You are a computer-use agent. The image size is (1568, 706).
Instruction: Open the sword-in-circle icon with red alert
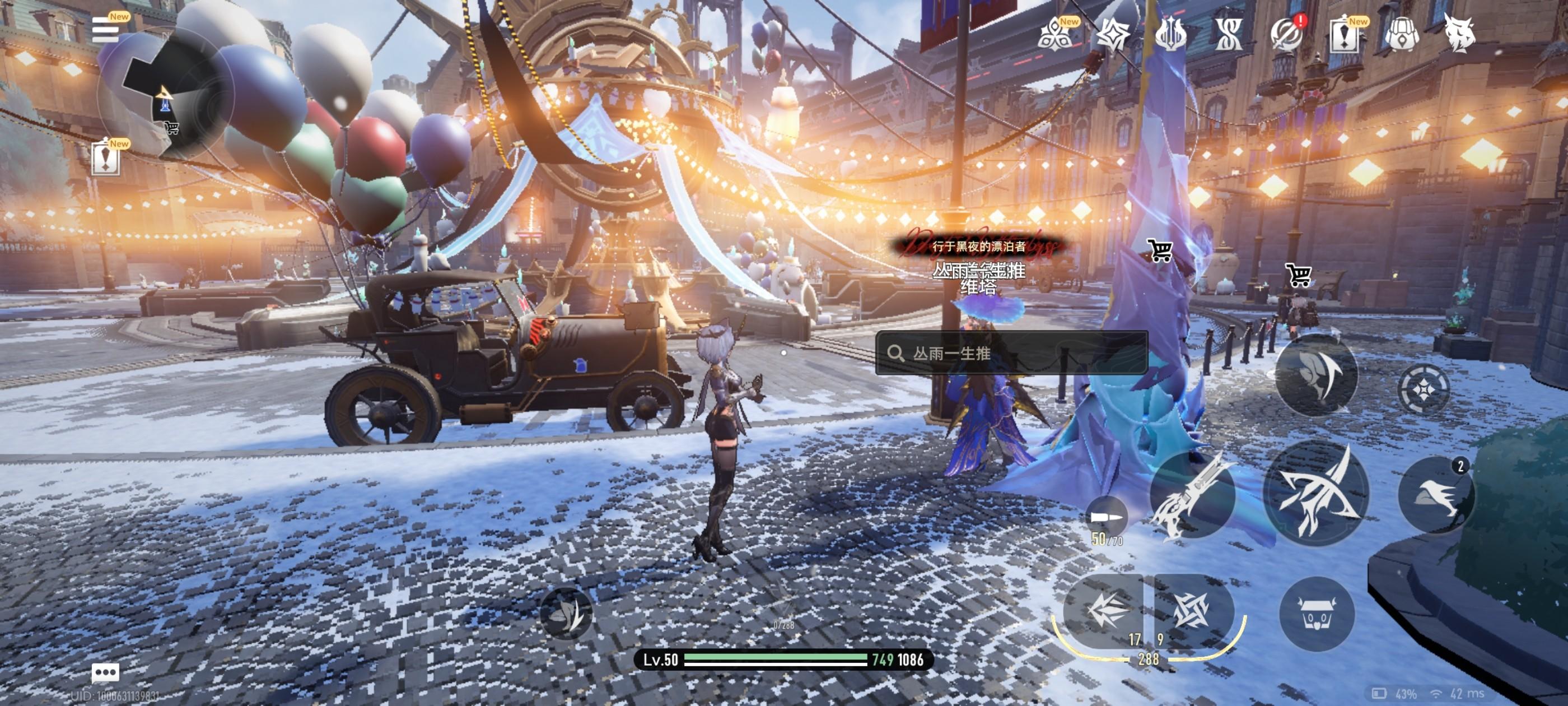coord(1286,34)
